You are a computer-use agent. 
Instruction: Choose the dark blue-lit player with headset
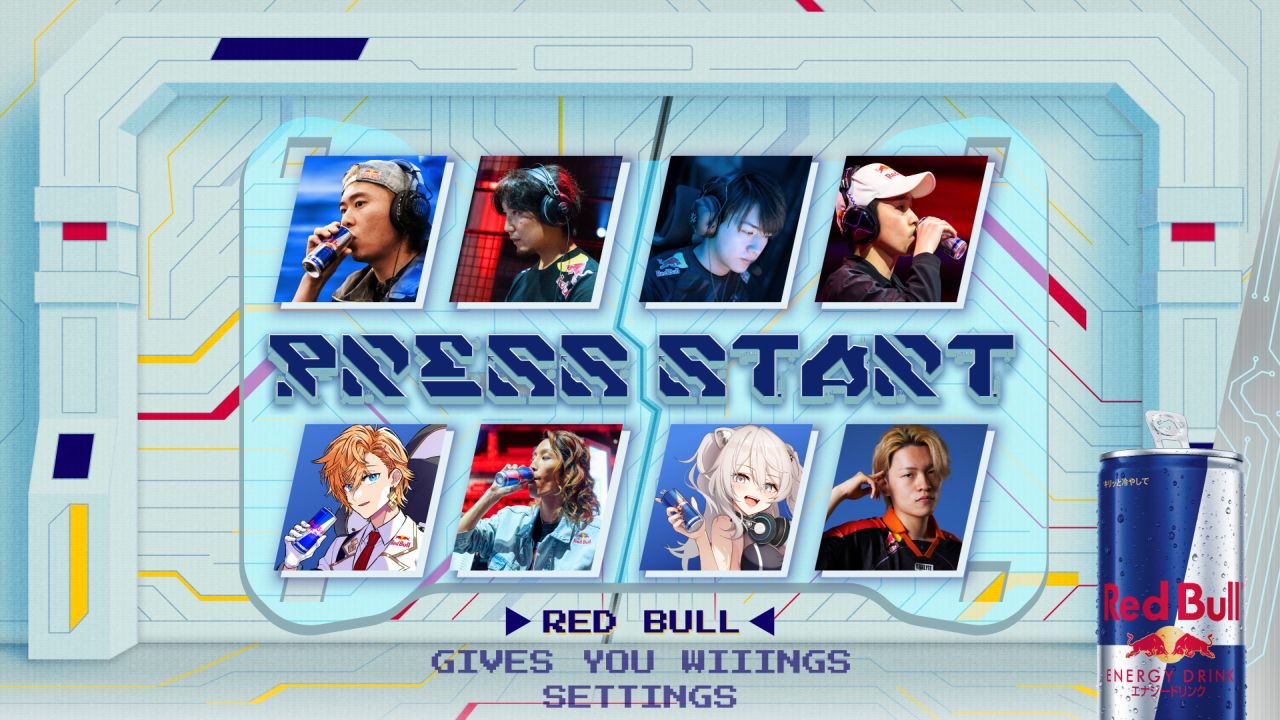(727, 229)
